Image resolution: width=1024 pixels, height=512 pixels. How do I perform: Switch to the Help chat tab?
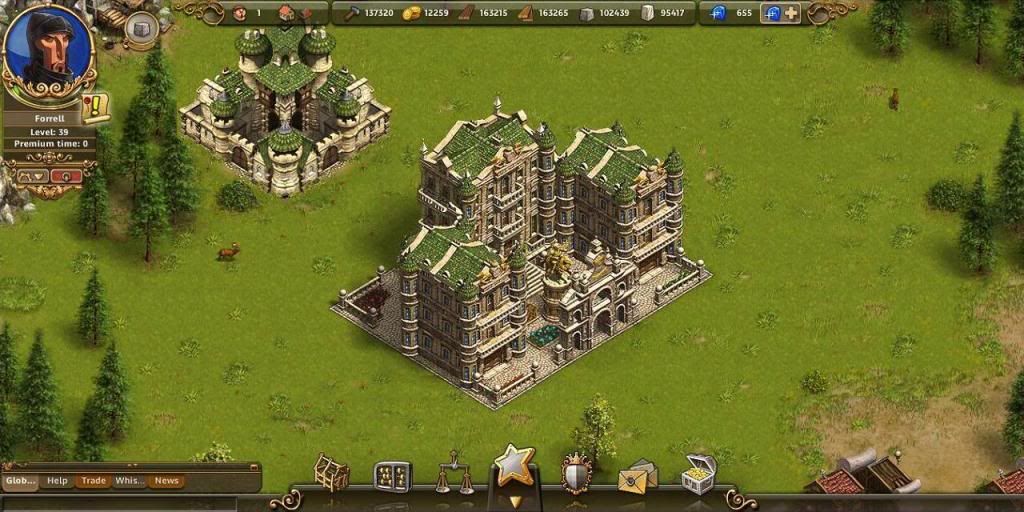click(57, 481)
